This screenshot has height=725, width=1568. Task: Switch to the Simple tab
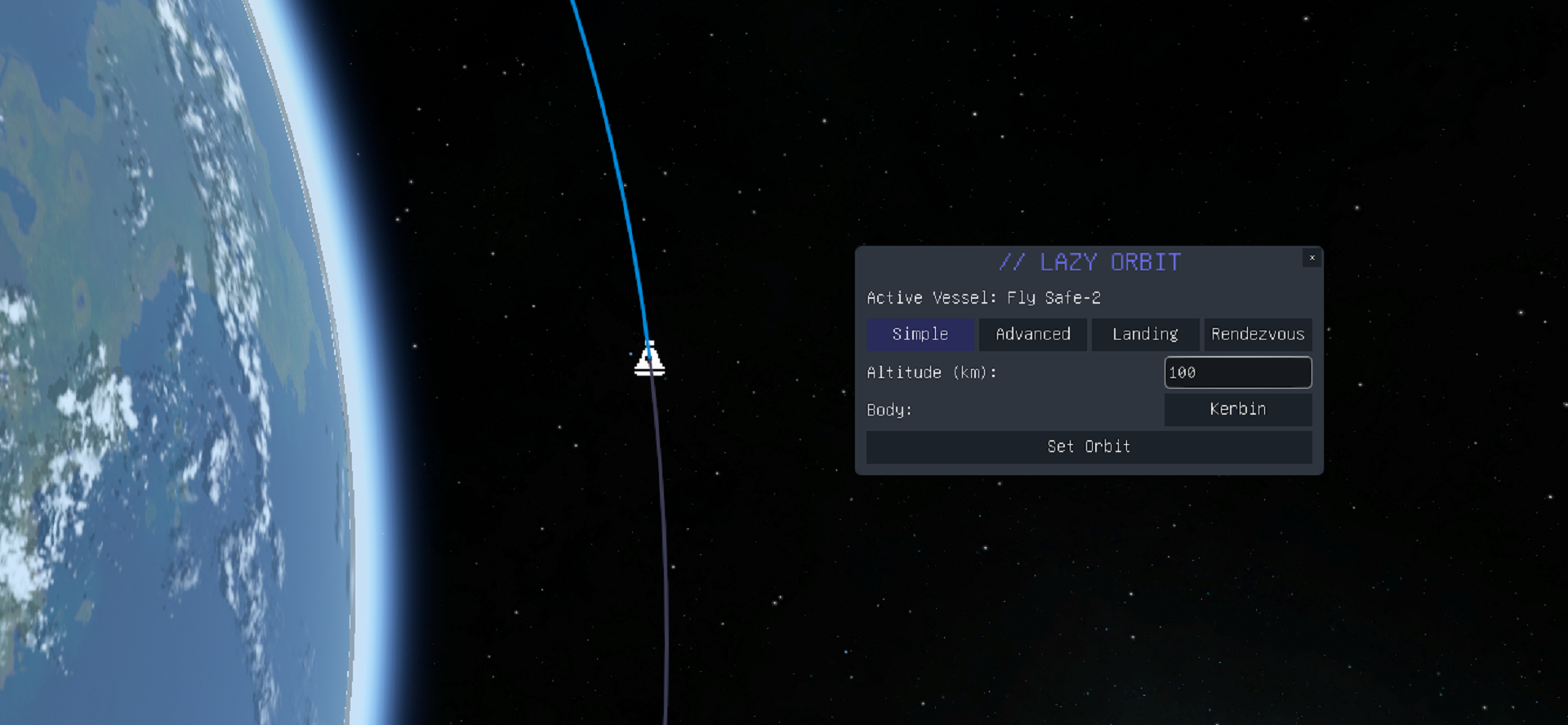tap(920, 334)
